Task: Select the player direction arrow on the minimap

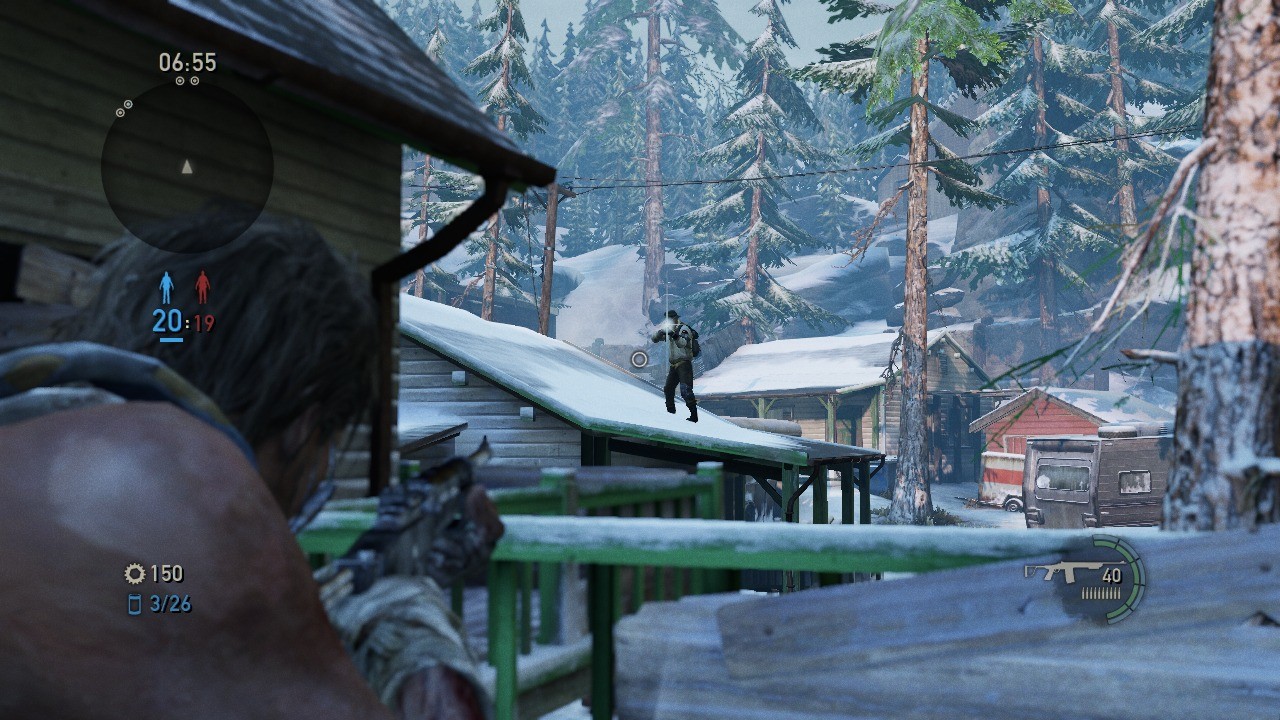Action: tap(185, 168)
